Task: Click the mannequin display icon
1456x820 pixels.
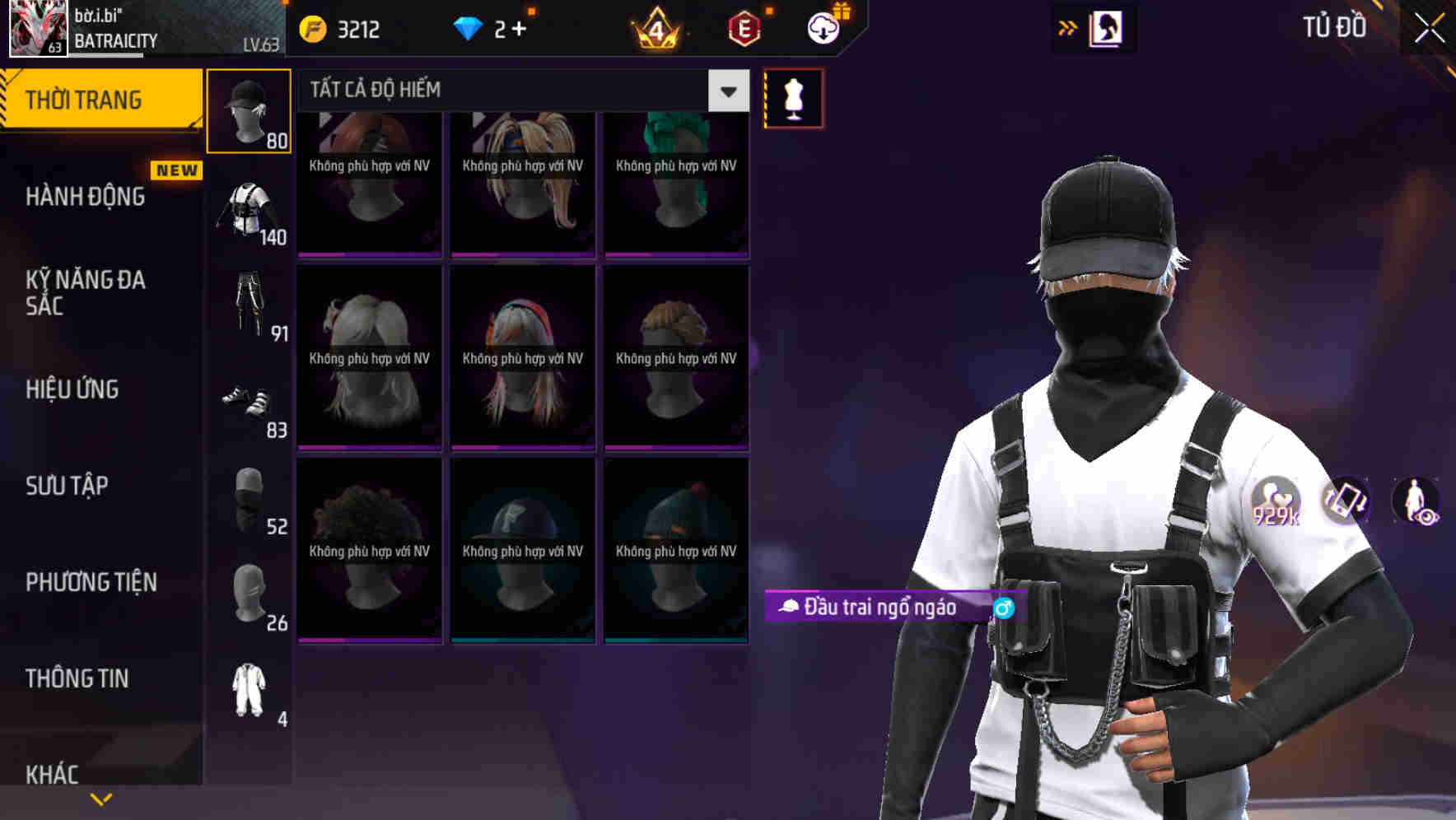Action: point(793,97)
